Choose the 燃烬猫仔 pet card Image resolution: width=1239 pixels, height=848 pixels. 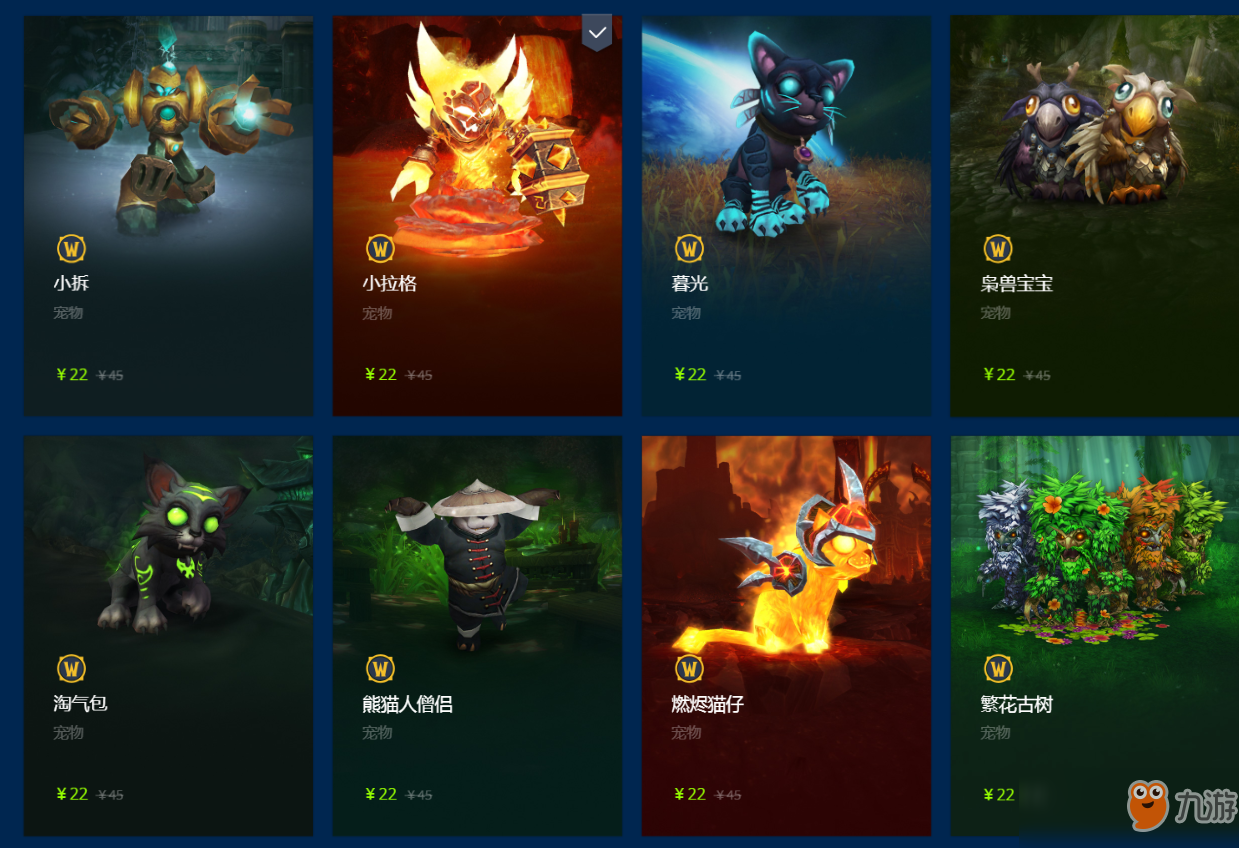pyautogui.click(x=786, y=635)
